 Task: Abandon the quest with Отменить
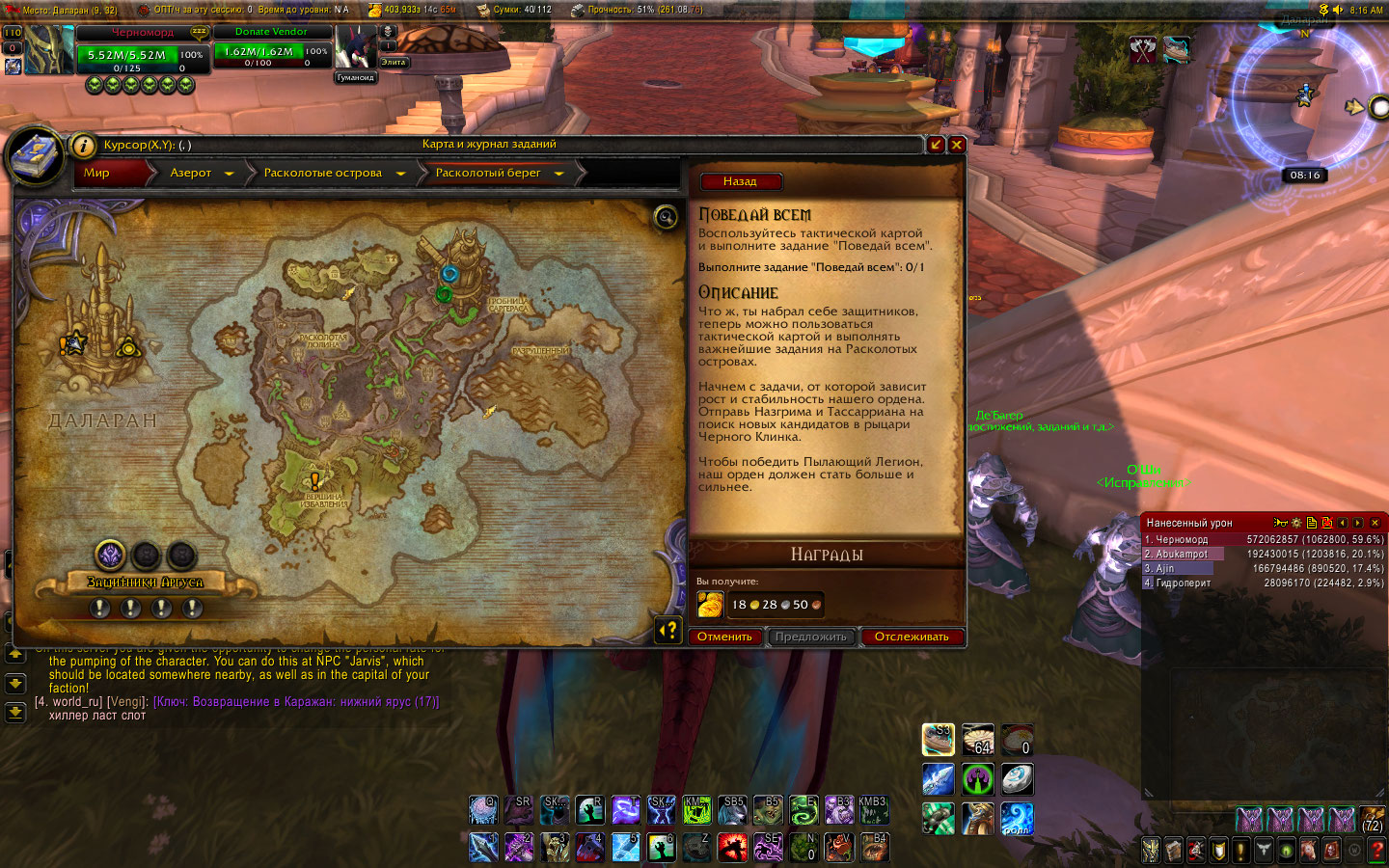point(724,637)
